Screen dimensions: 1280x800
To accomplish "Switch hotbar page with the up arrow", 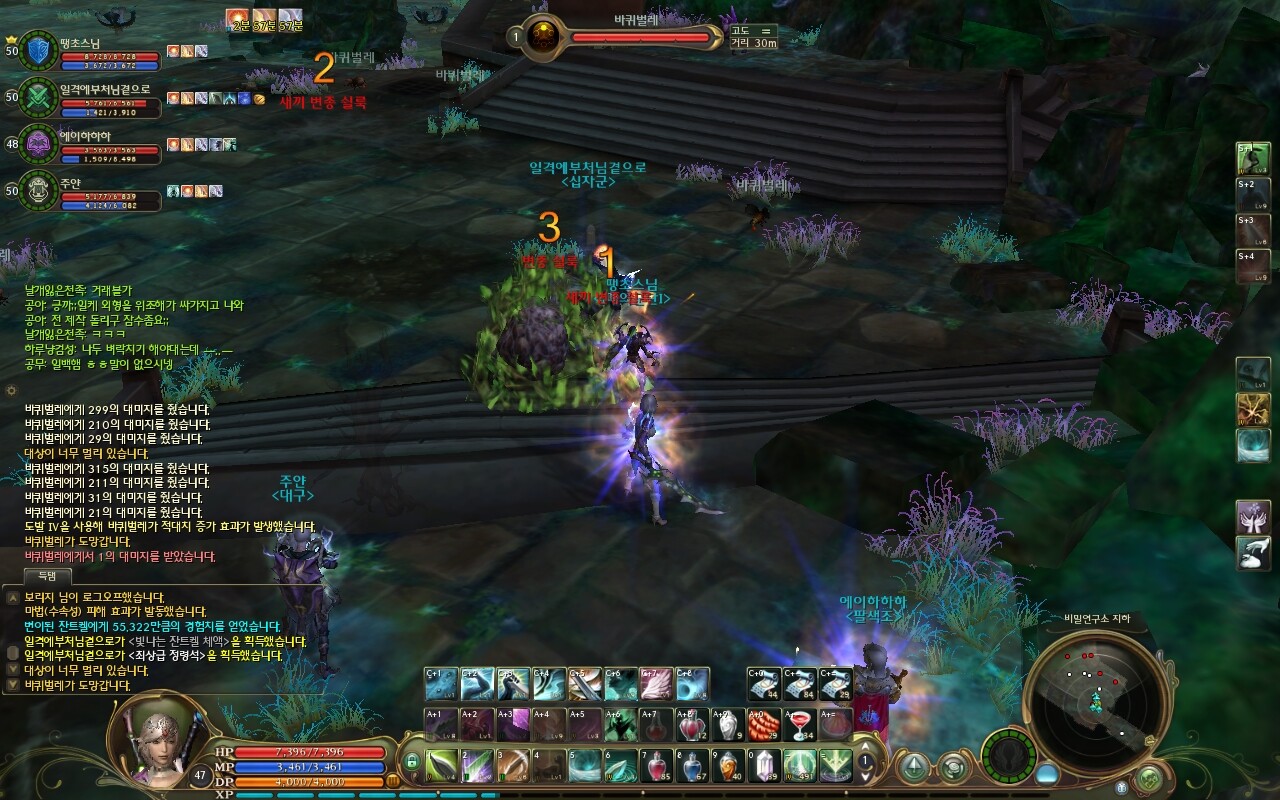I will (x=866, y=749).
